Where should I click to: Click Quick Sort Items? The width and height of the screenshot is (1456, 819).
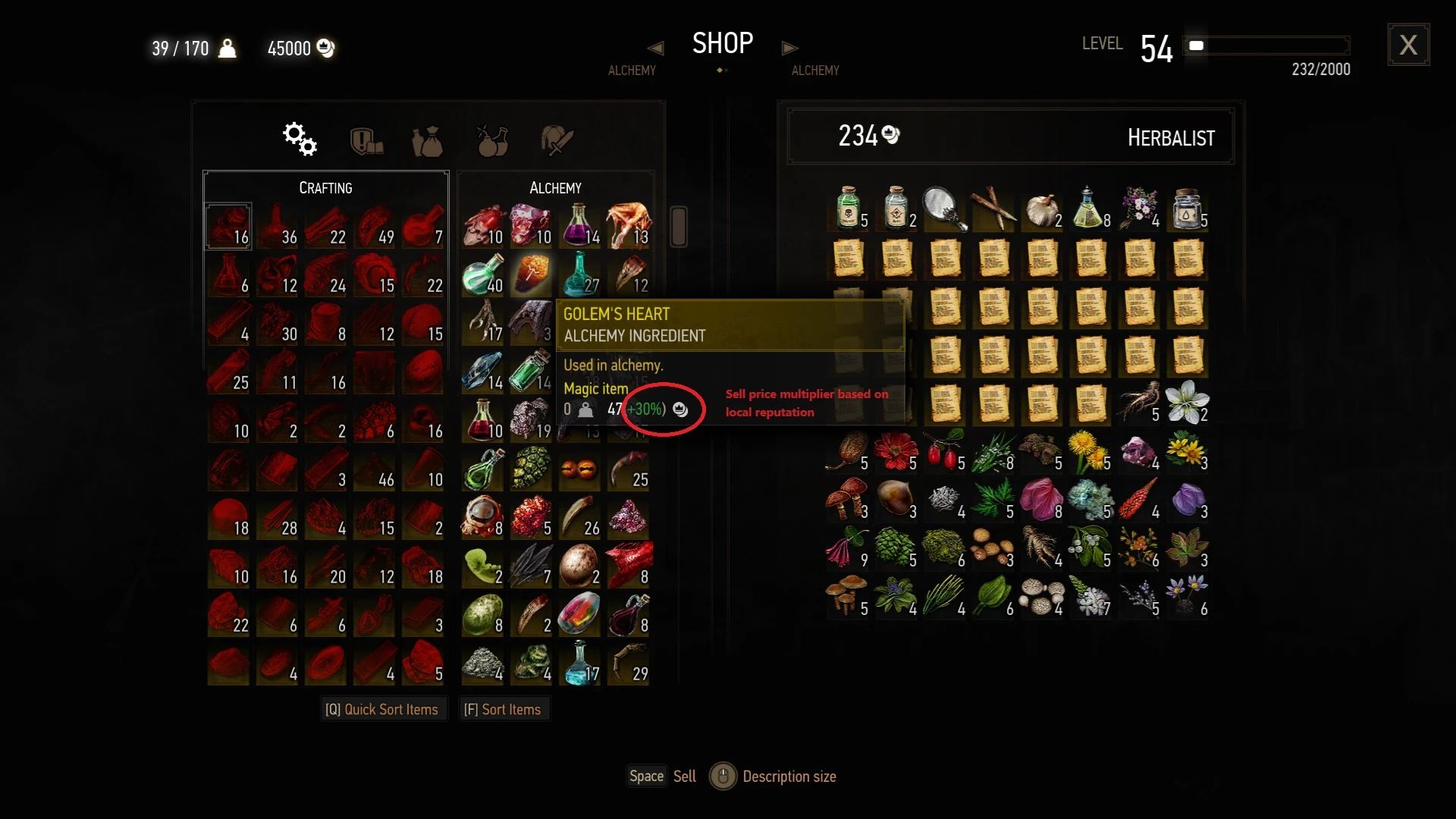[x=382, y=710]
